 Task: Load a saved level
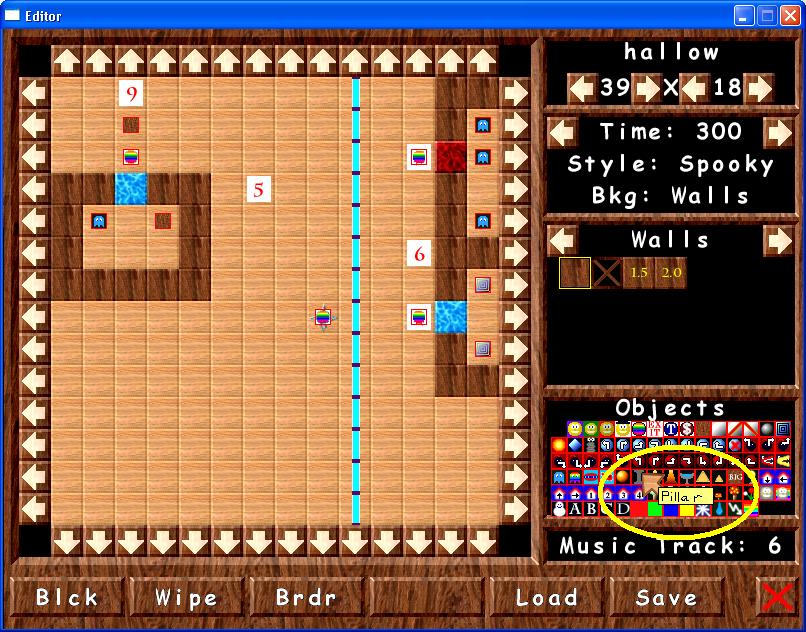click(x=546, y=598)
